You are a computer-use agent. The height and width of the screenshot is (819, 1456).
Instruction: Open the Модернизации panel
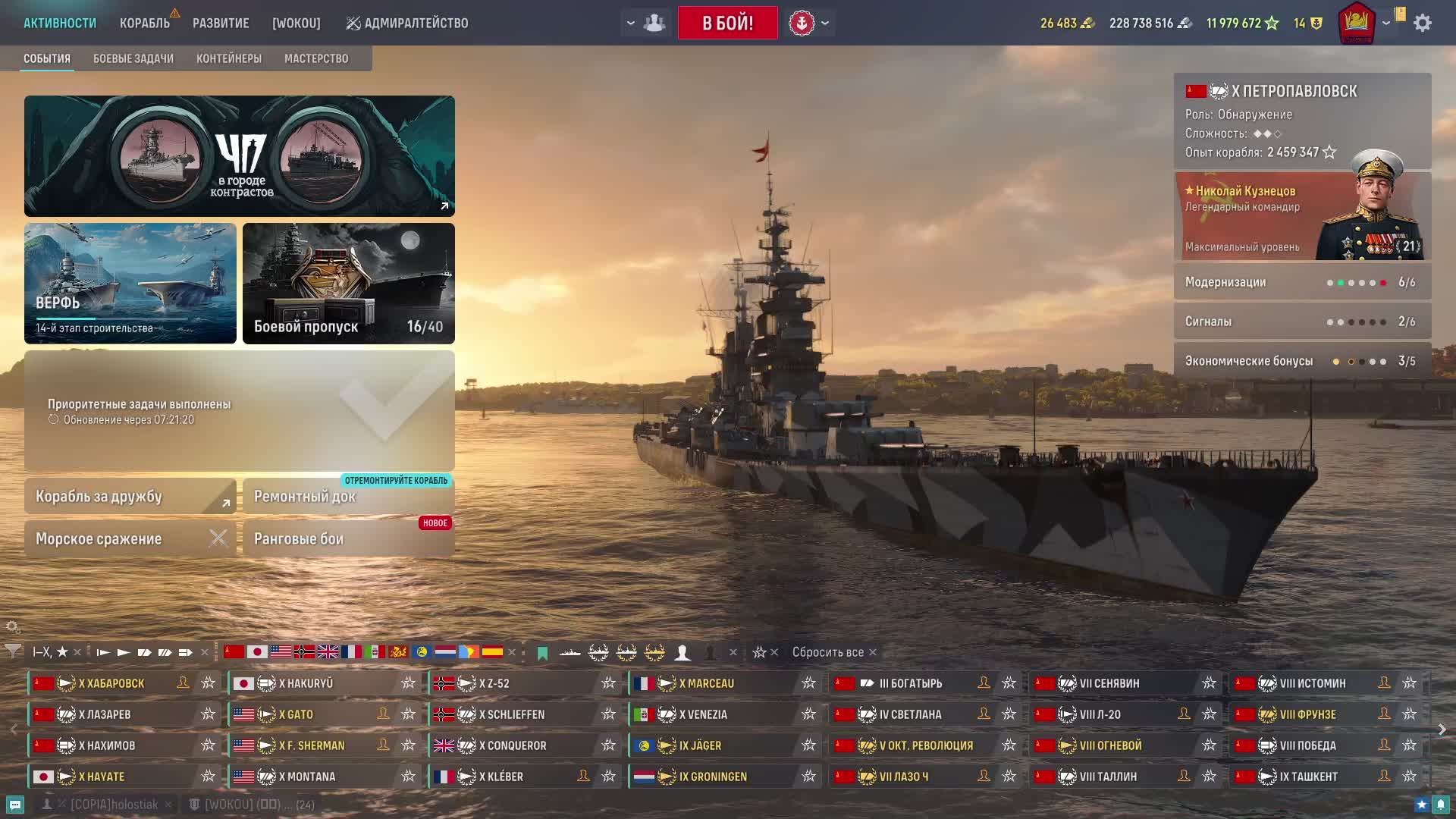1302,282
